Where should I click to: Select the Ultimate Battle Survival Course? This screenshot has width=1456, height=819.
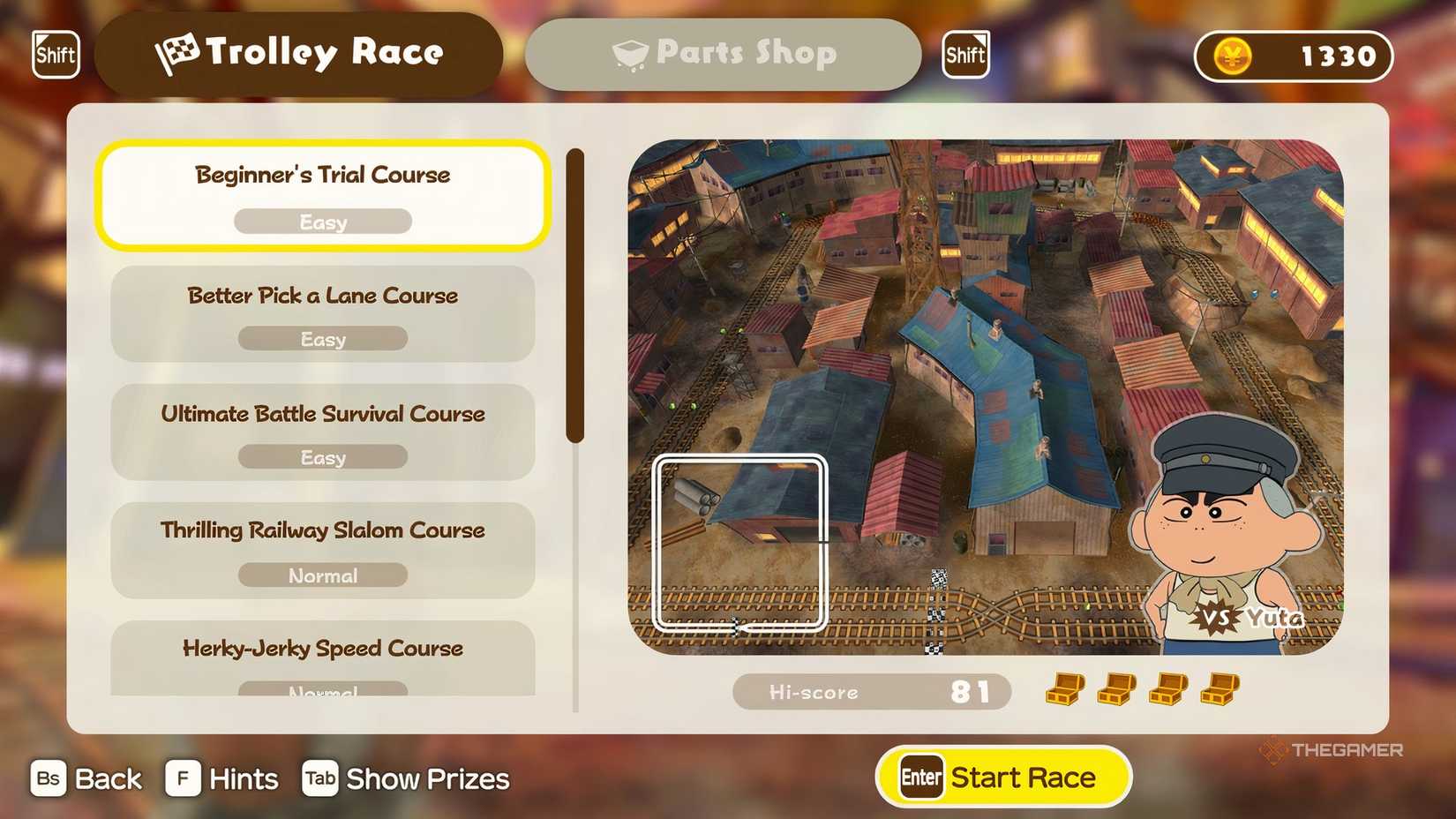pyautogui.click(x=322, y=432)
